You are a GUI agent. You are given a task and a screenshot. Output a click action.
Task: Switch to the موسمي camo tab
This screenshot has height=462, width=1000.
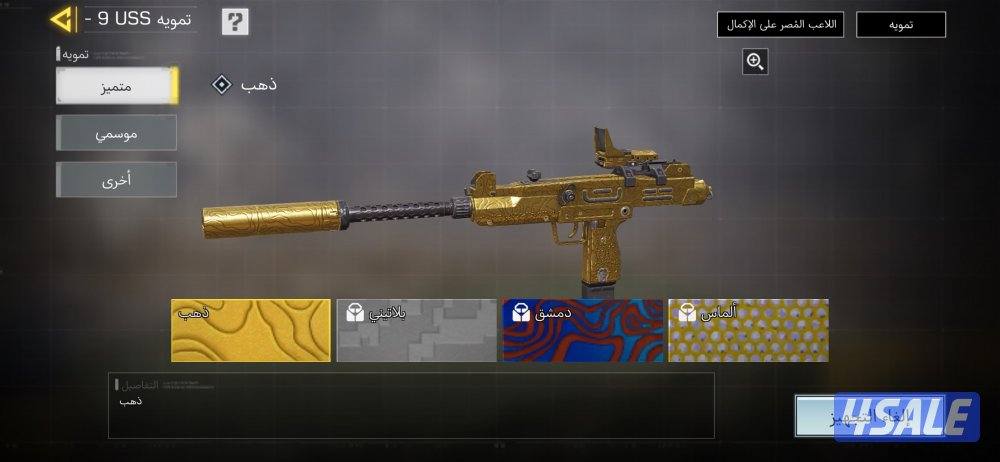(x=117, y=133)
